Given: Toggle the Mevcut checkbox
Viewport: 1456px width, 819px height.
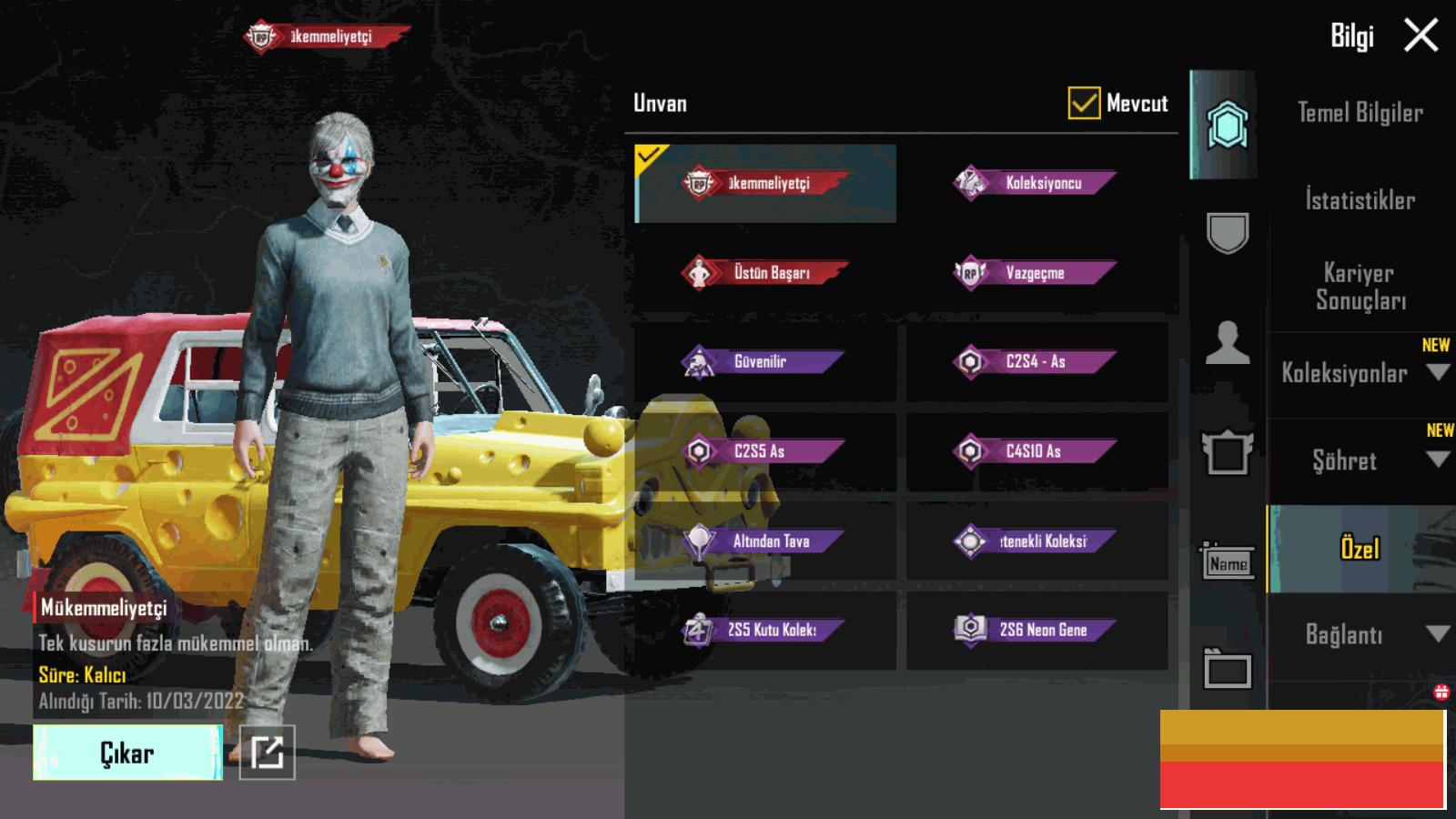Looking at the screenshot, I should (x=1083, y=104).
